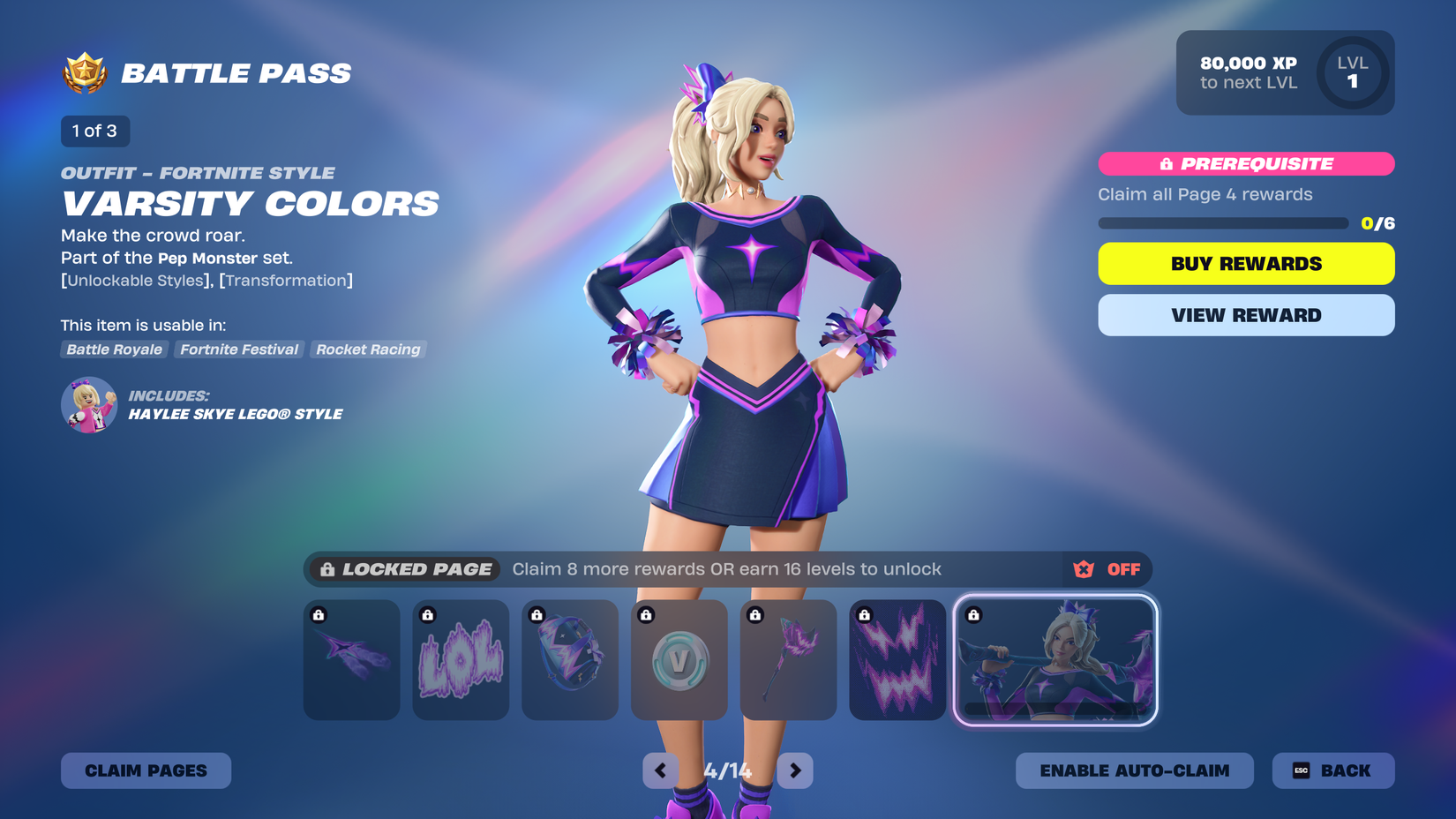This screenshot has height=819, width=1456.
Task: Select the LOL spray reward
Action: [x=460, y=659]
